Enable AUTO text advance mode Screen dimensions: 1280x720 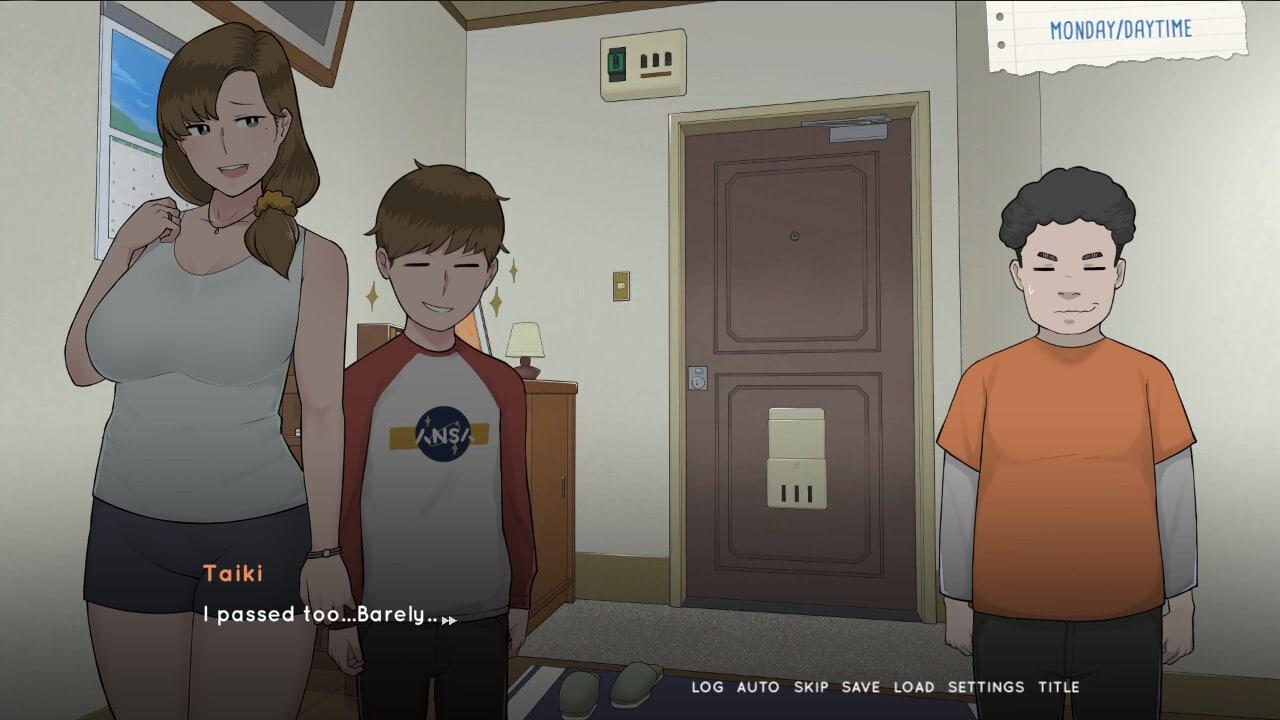point(760,687)
